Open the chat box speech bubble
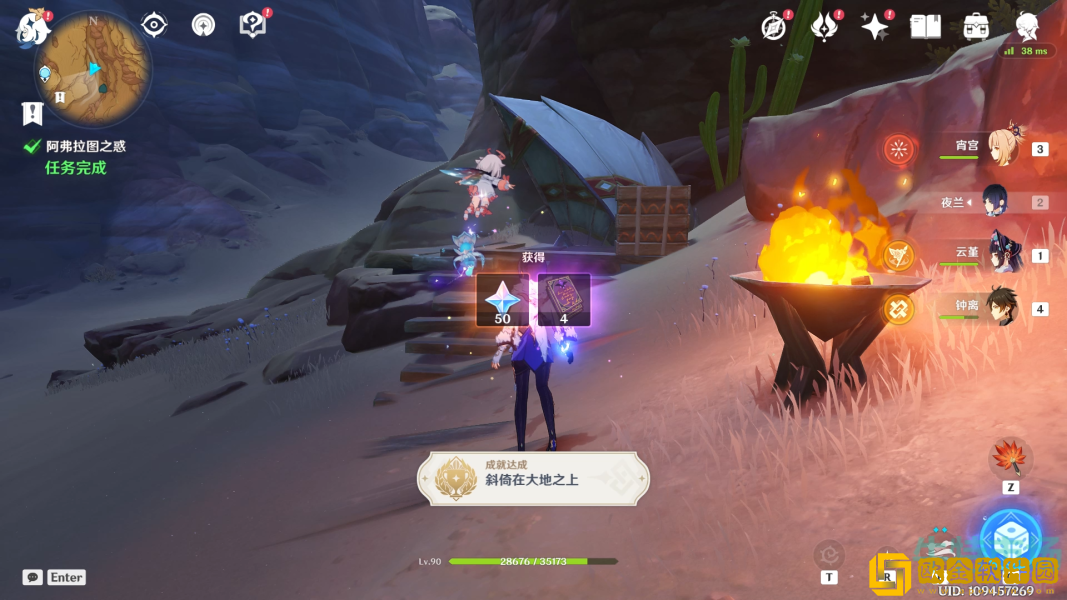Image resolution: width=1067 pixels, height=600 pixels. [33, 577]
